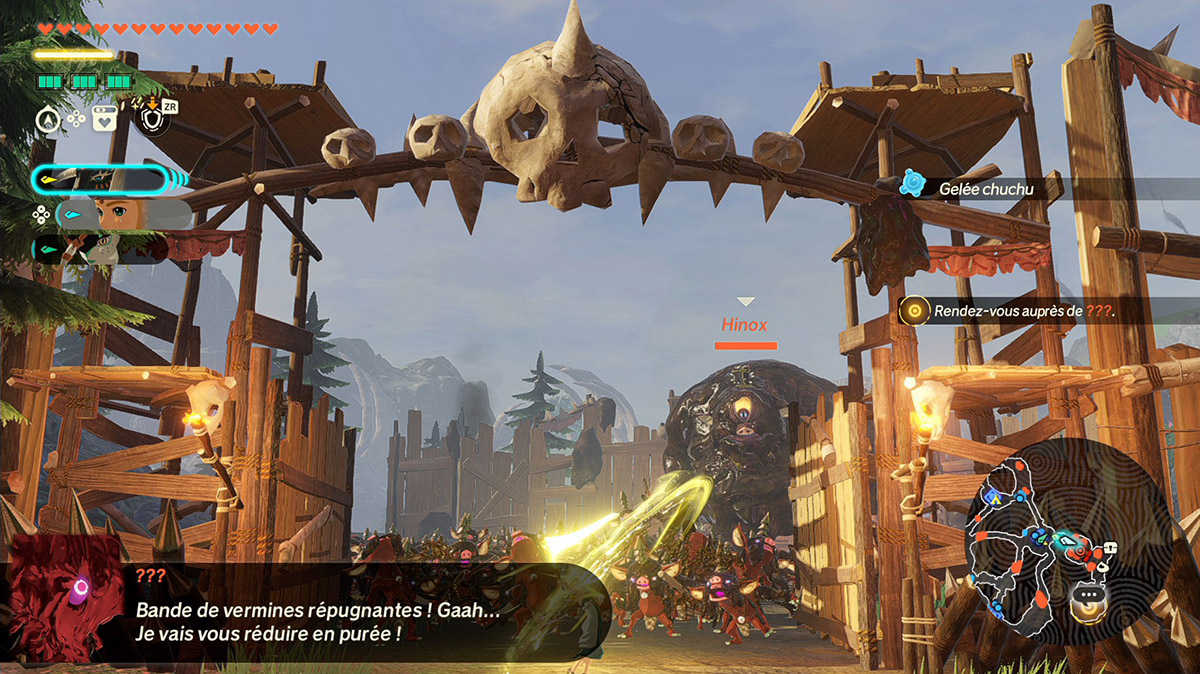Activate the shield guard ability icon
The width and height of the screenshot is (1200, 674).
click(x=150, y=119)
